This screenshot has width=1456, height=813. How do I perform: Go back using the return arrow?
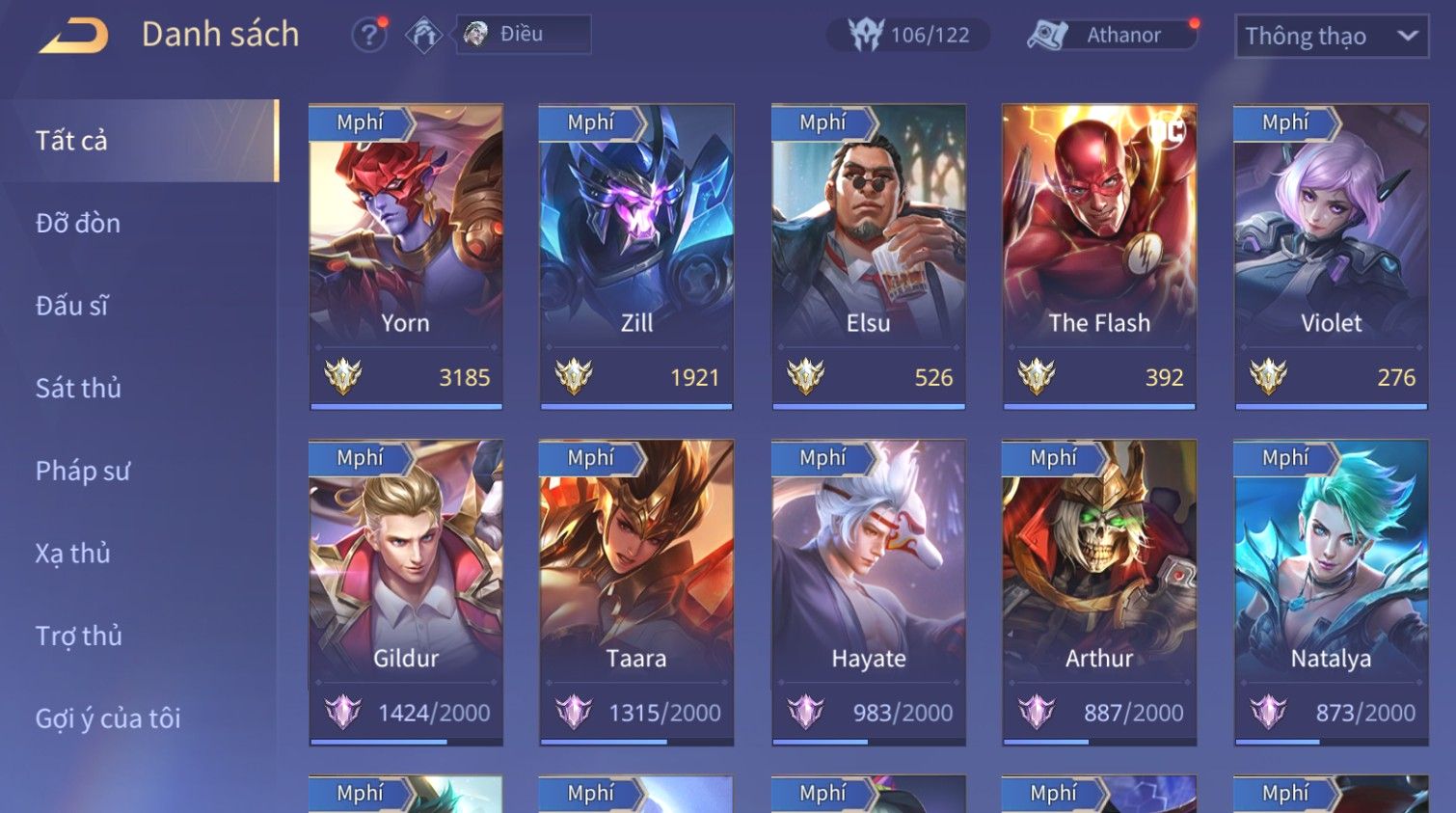73,36
